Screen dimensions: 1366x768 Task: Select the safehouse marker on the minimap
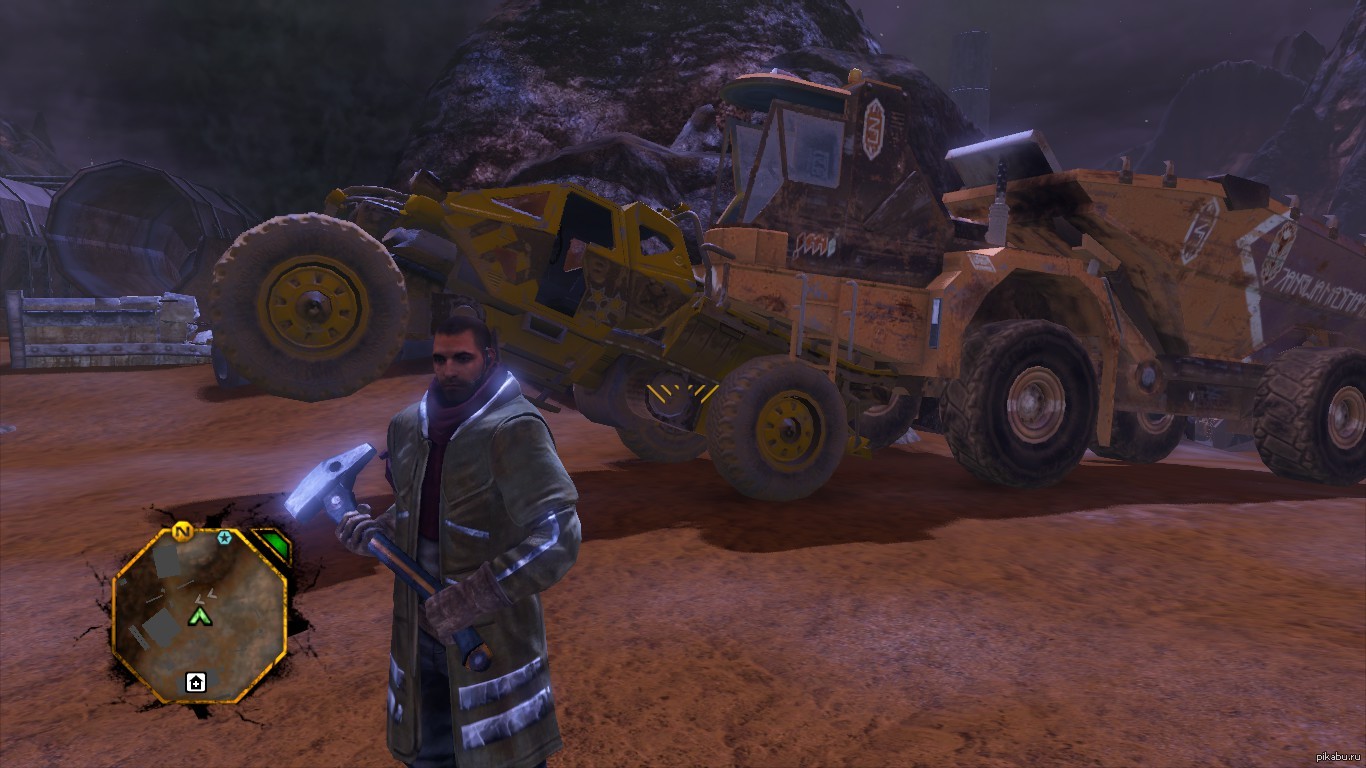point(196,683)
